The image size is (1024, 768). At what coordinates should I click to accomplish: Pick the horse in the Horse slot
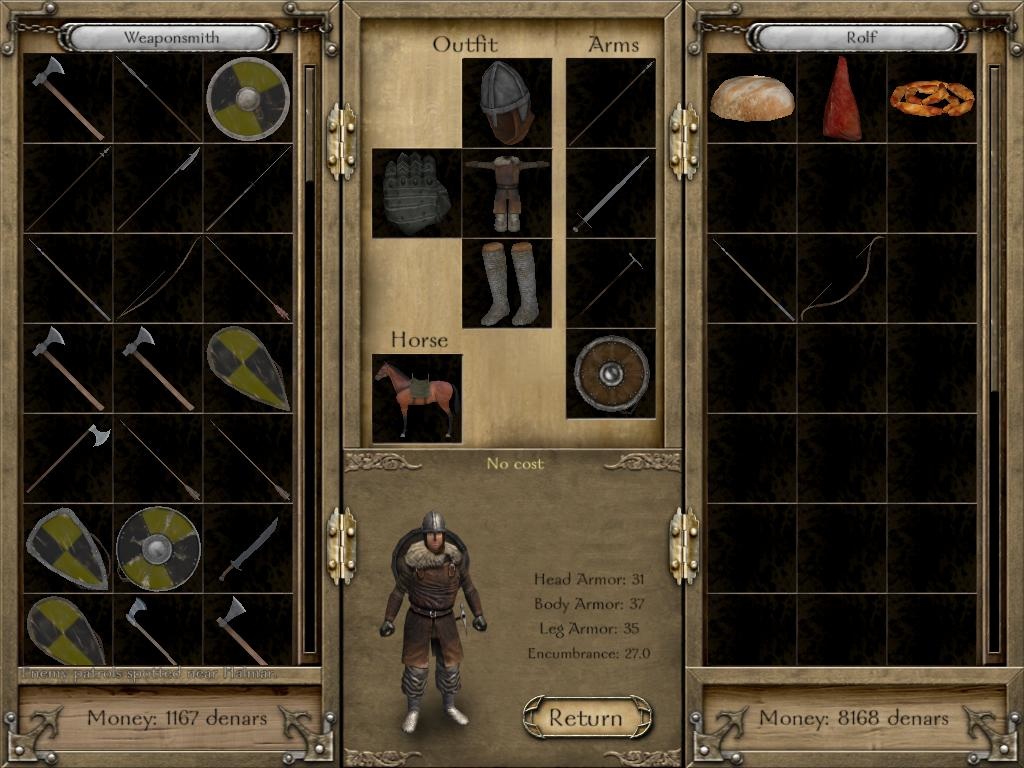pyautogui.click(x=416, y=398)
